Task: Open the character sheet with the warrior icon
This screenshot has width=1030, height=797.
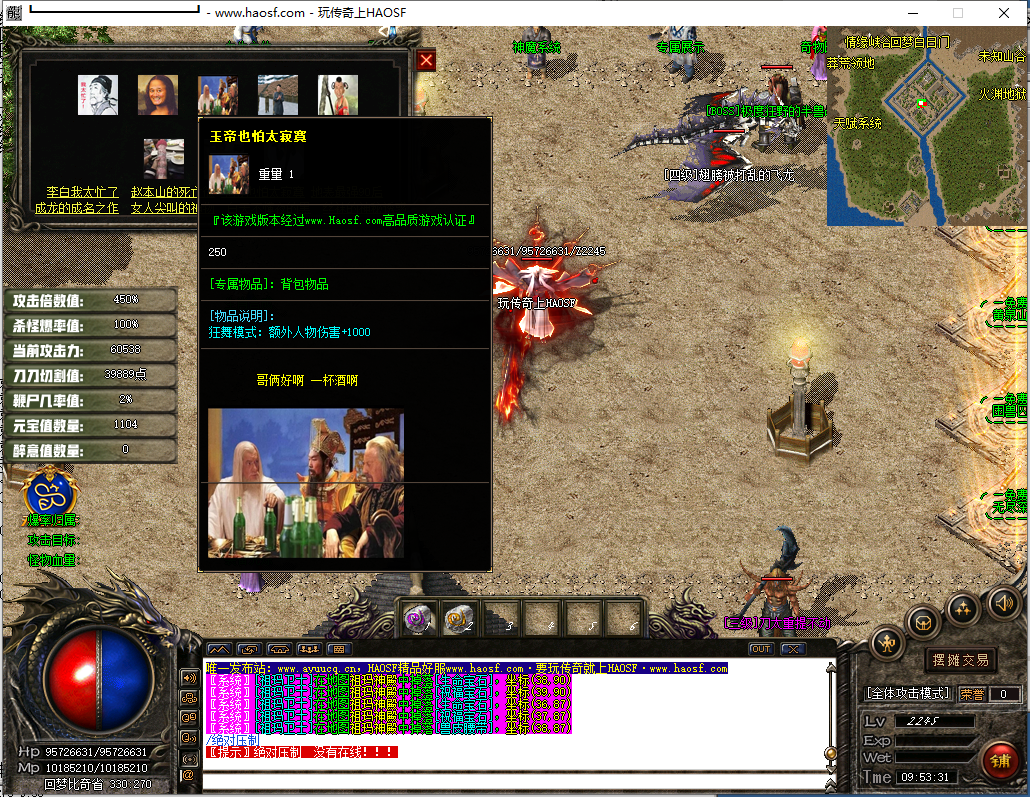Action: point(887,643)
